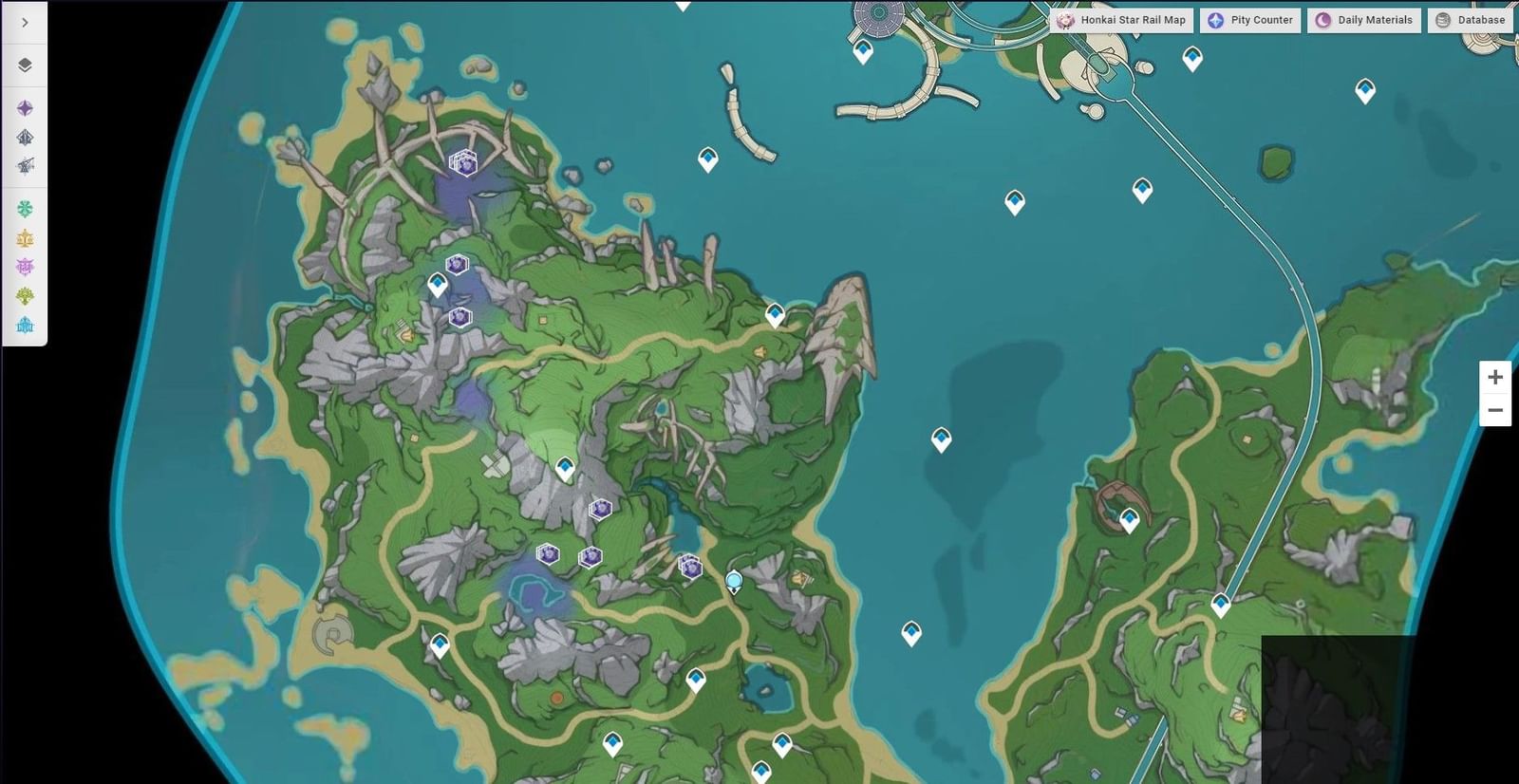Select the Fontaine Hydro region icon
This screenshot has height=784, width=1519.
click(x=25, y=326)
